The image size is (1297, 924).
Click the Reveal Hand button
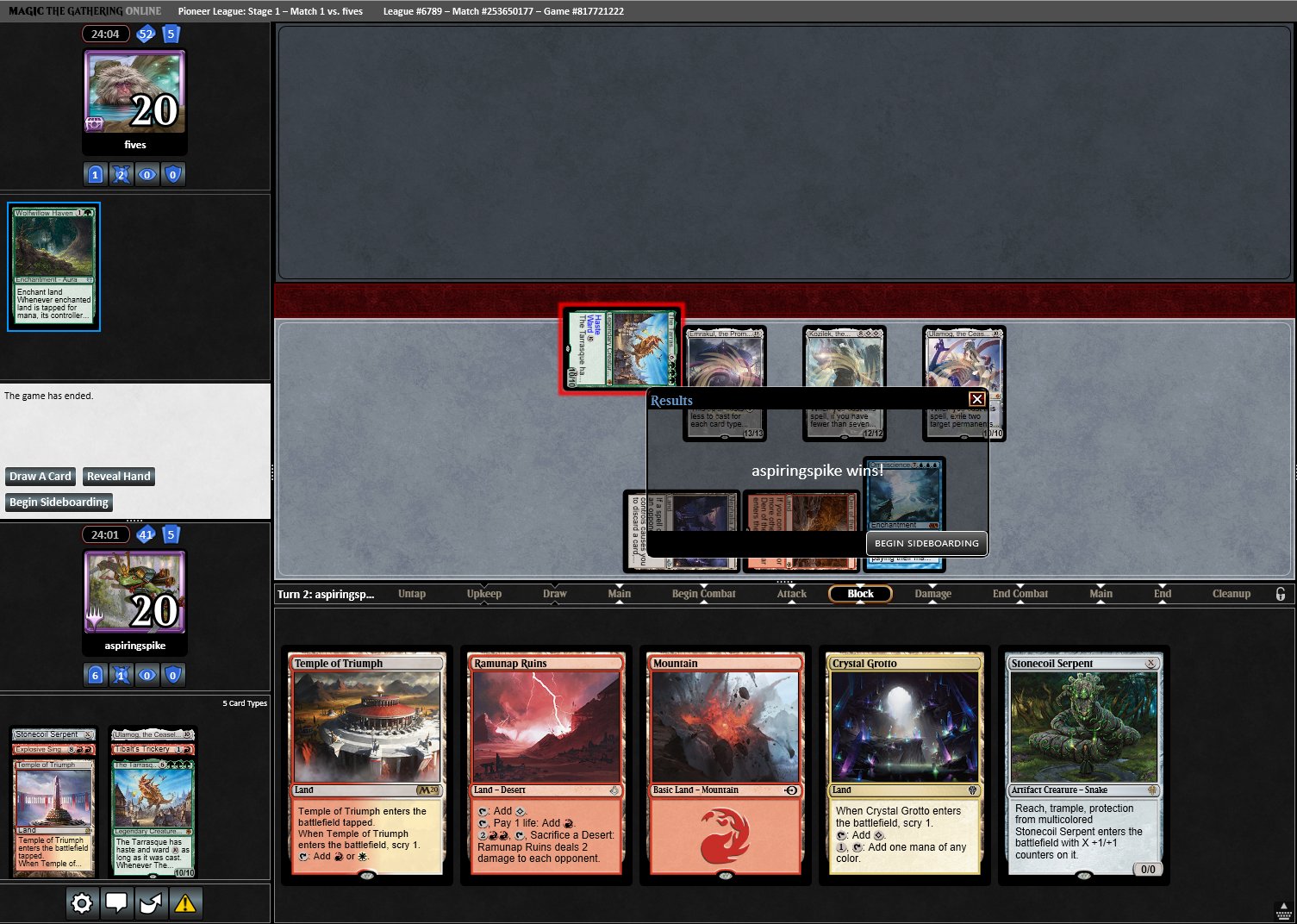point(118,476)
